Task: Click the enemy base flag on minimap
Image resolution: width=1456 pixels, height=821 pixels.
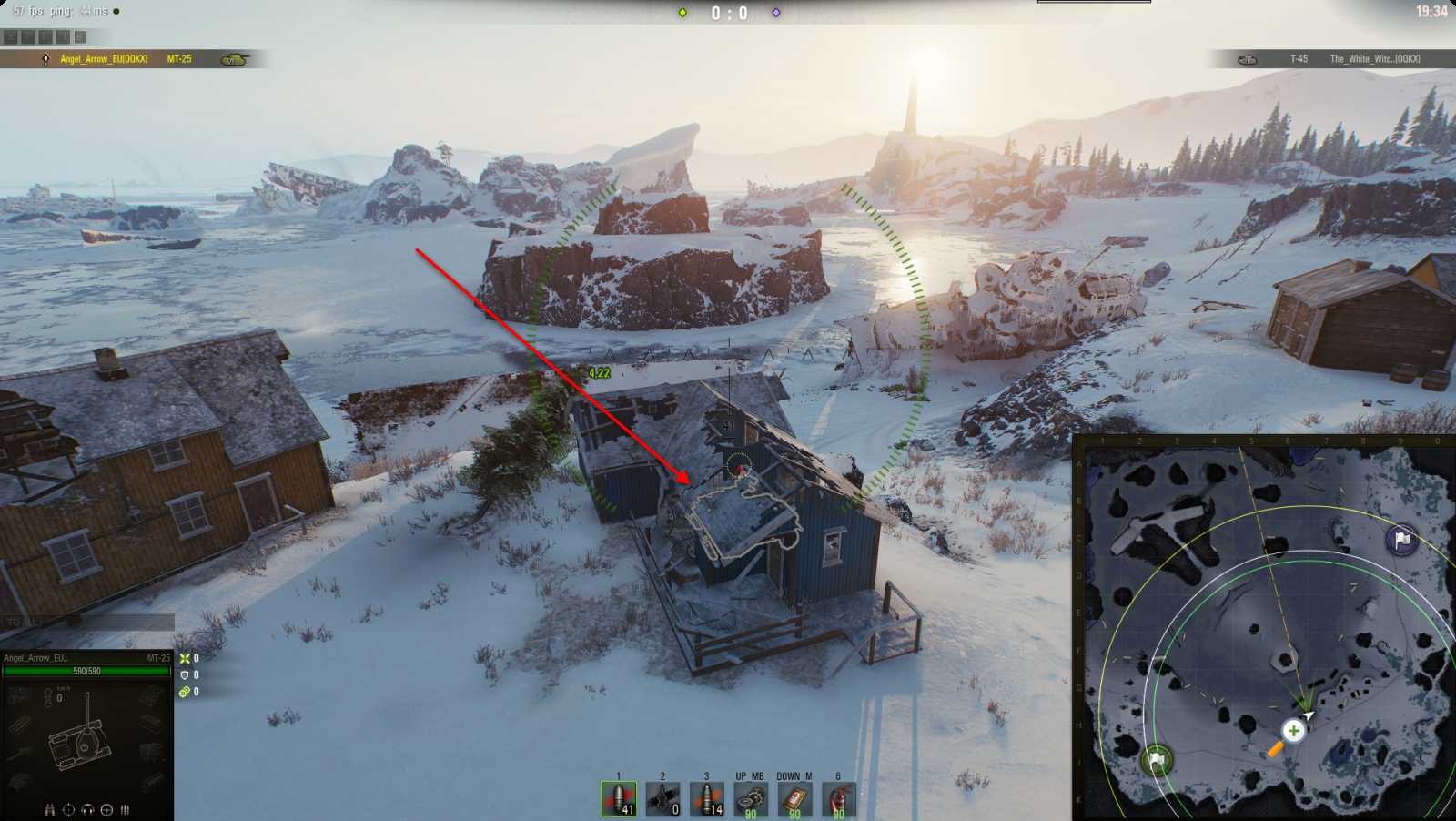Action: click(1401, 540)
